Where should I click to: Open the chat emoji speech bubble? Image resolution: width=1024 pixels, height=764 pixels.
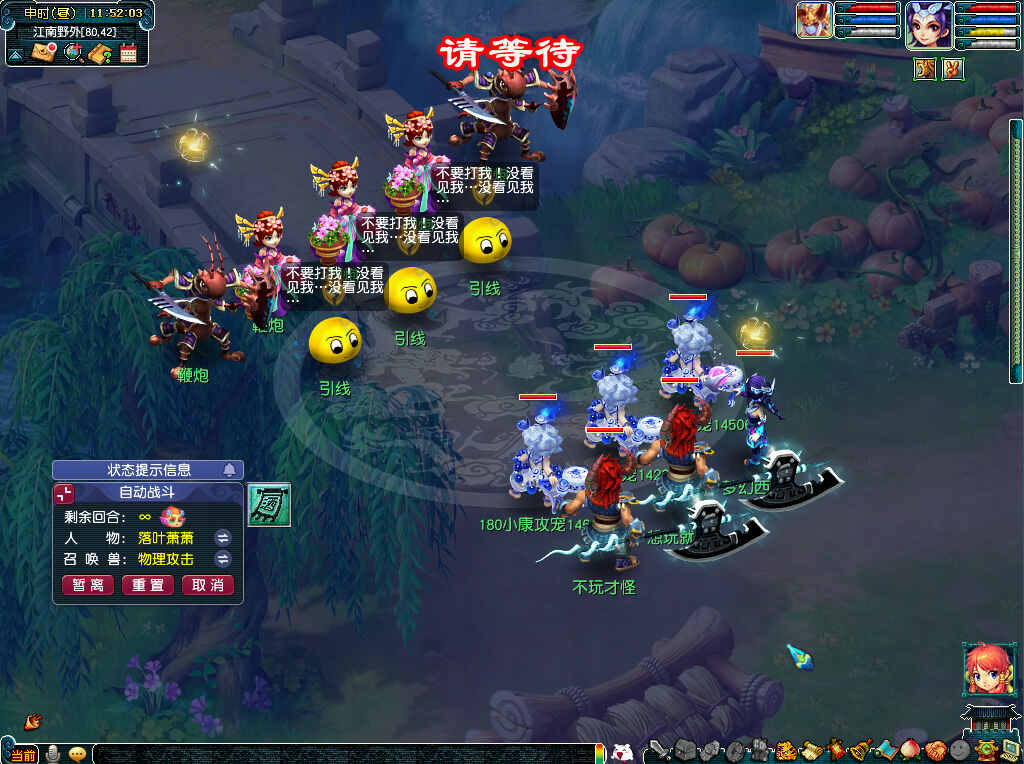[77, 754]
